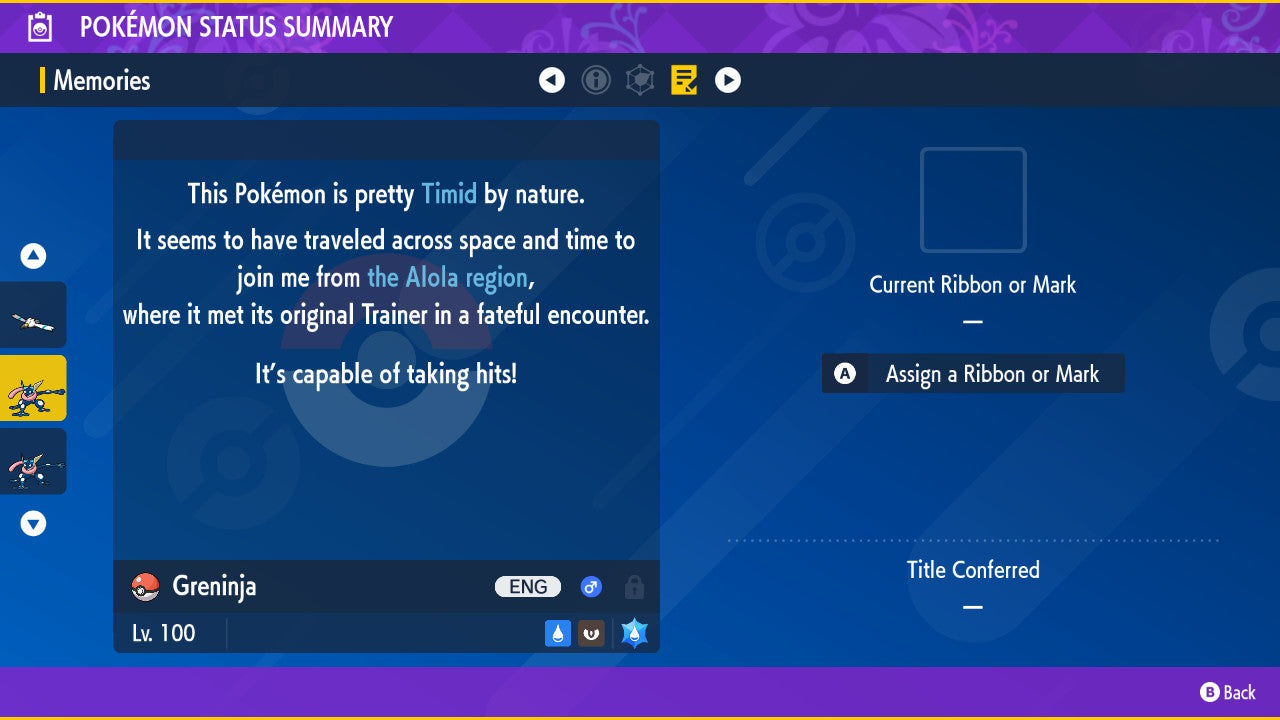Click the Poké Ball next to Greninja
Image resolution: width=1280 pixels, height=720 pixels.
pos(144,587)
